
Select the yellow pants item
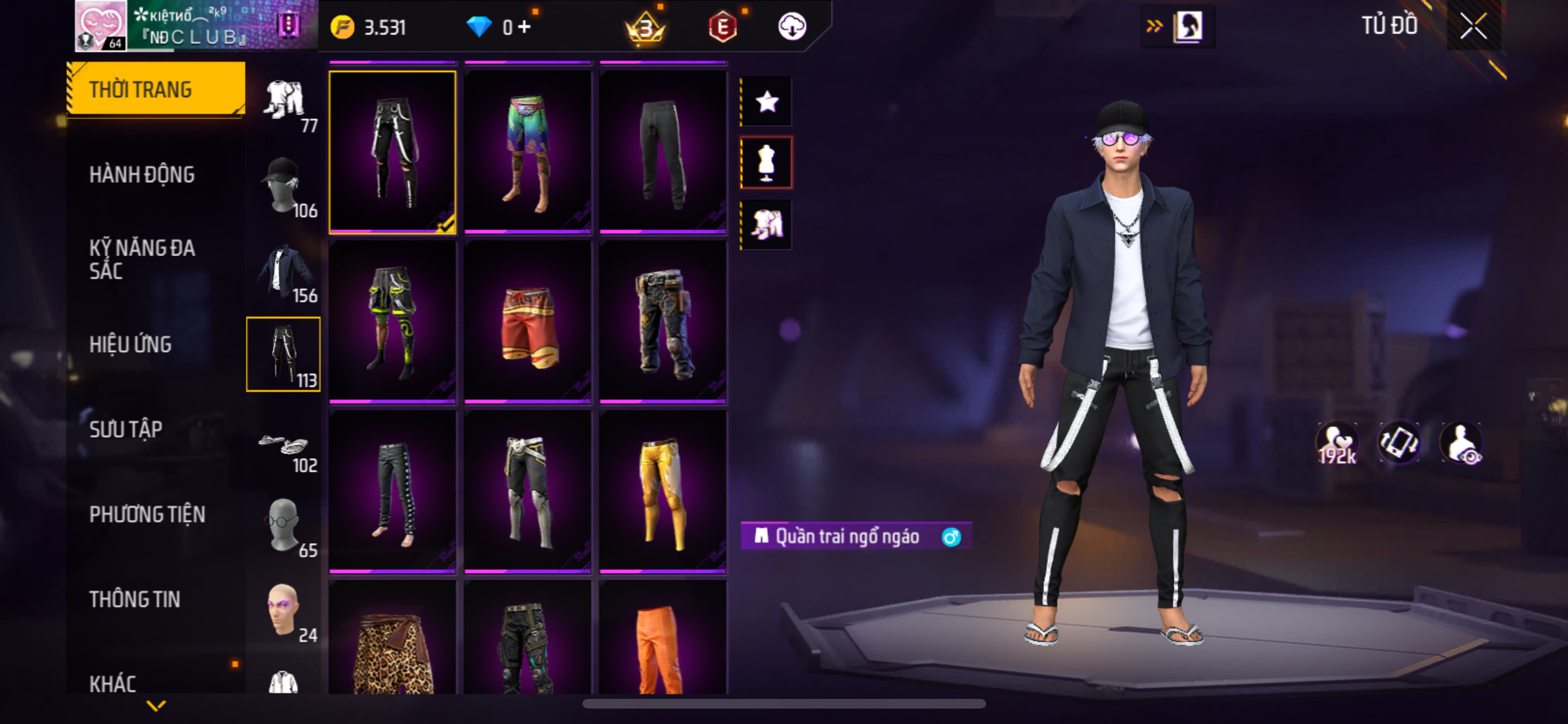[662, 492]
